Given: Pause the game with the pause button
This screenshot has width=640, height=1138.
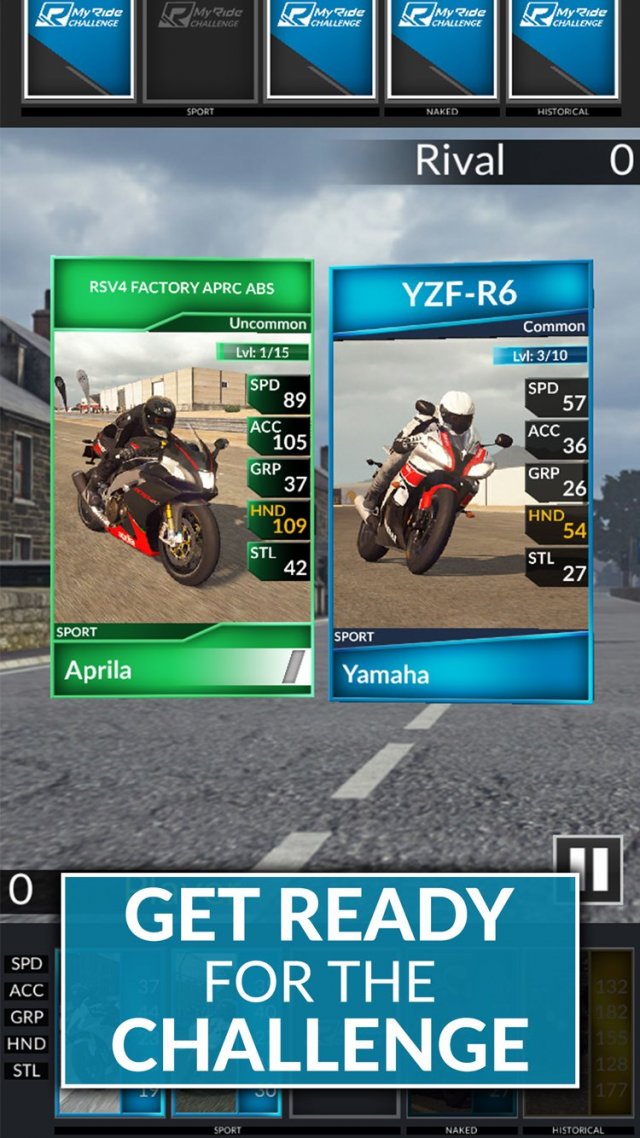Looking at the screenshot, I should pos(588,869).
